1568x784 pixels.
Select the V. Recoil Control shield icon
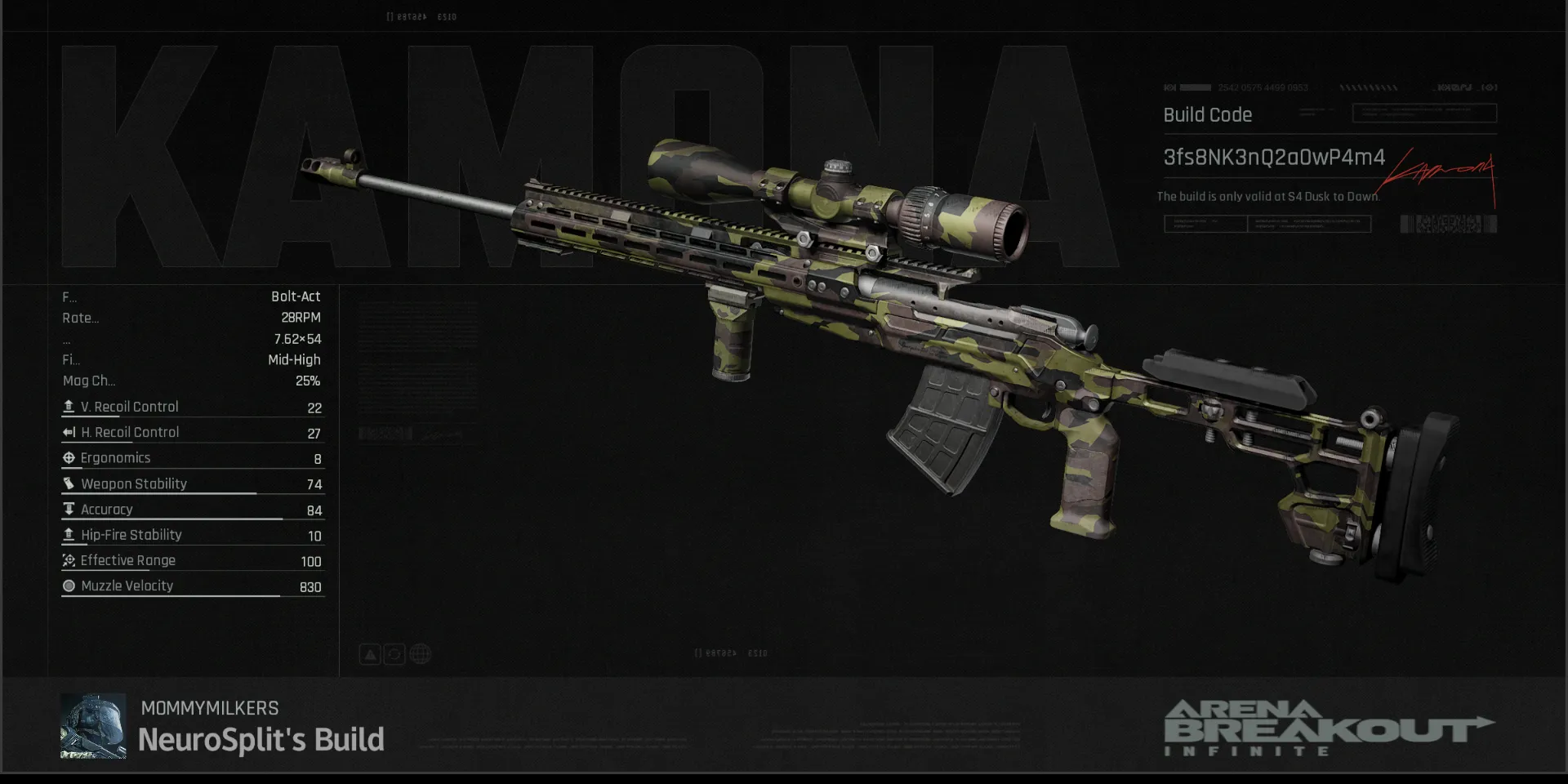(69, 407)
